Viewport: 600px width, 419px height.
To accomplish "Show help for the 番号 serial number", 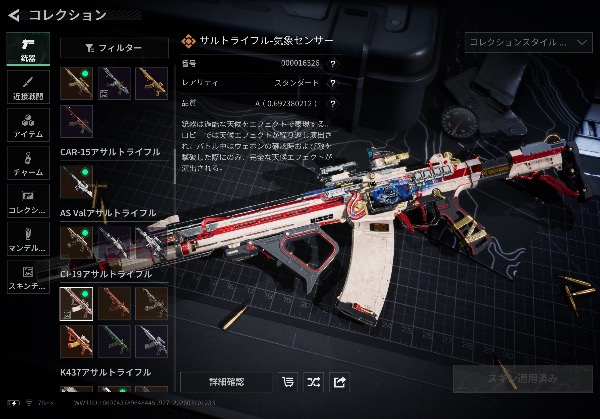I will point(332,64).
